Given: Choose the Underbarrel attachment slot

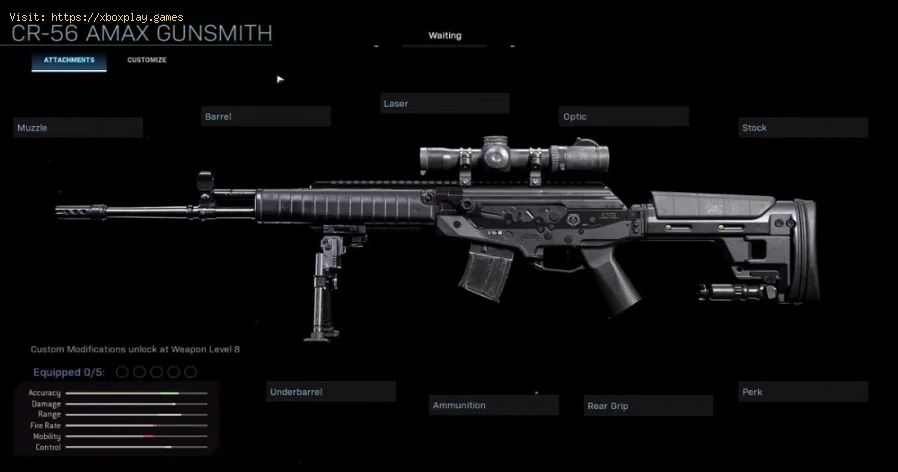Looking at the screenshot, I should 331,392.
